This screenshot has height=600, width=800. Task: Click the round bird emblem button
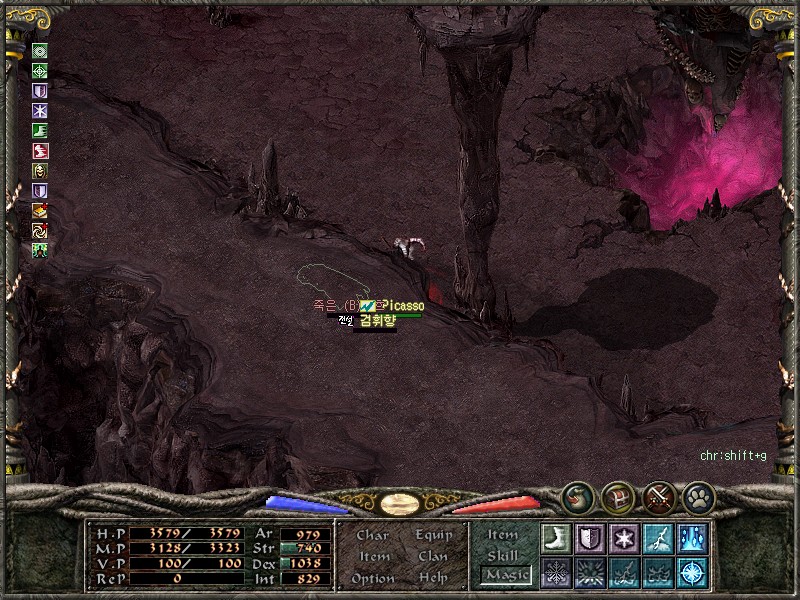tap(576, 495)
